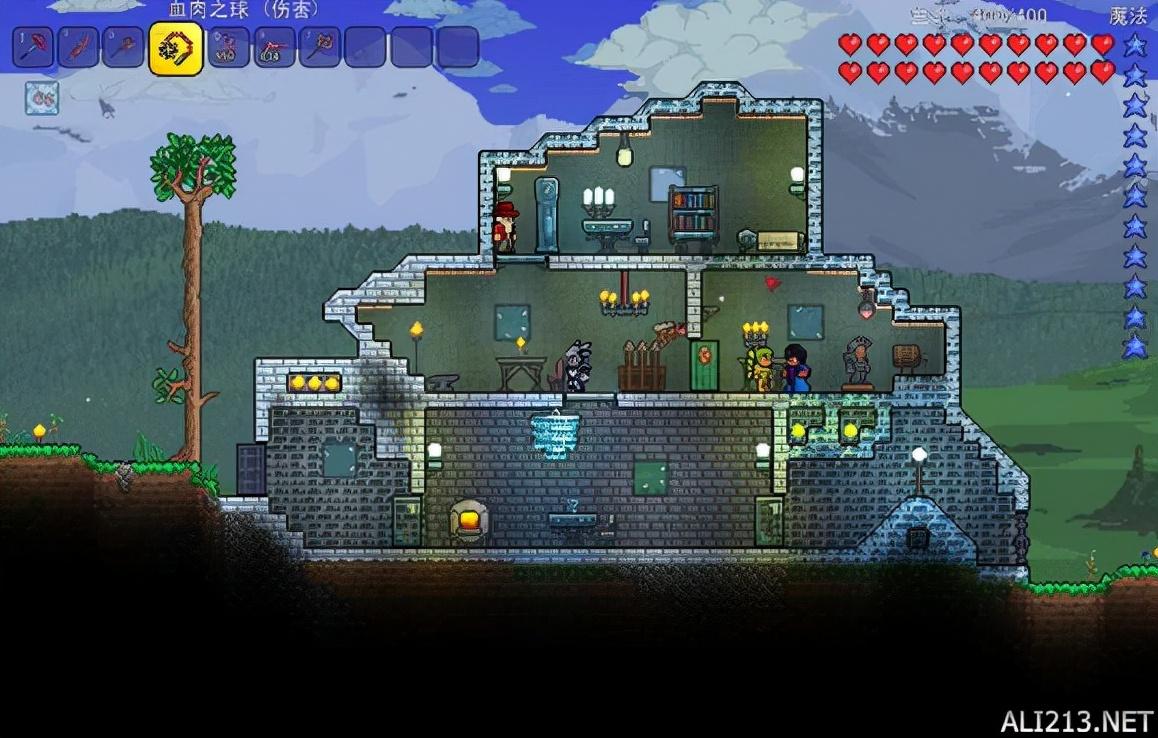Click the active buff icon under the hotbar
This screenshot has width=1158, height=738.
tap(42, 98)
